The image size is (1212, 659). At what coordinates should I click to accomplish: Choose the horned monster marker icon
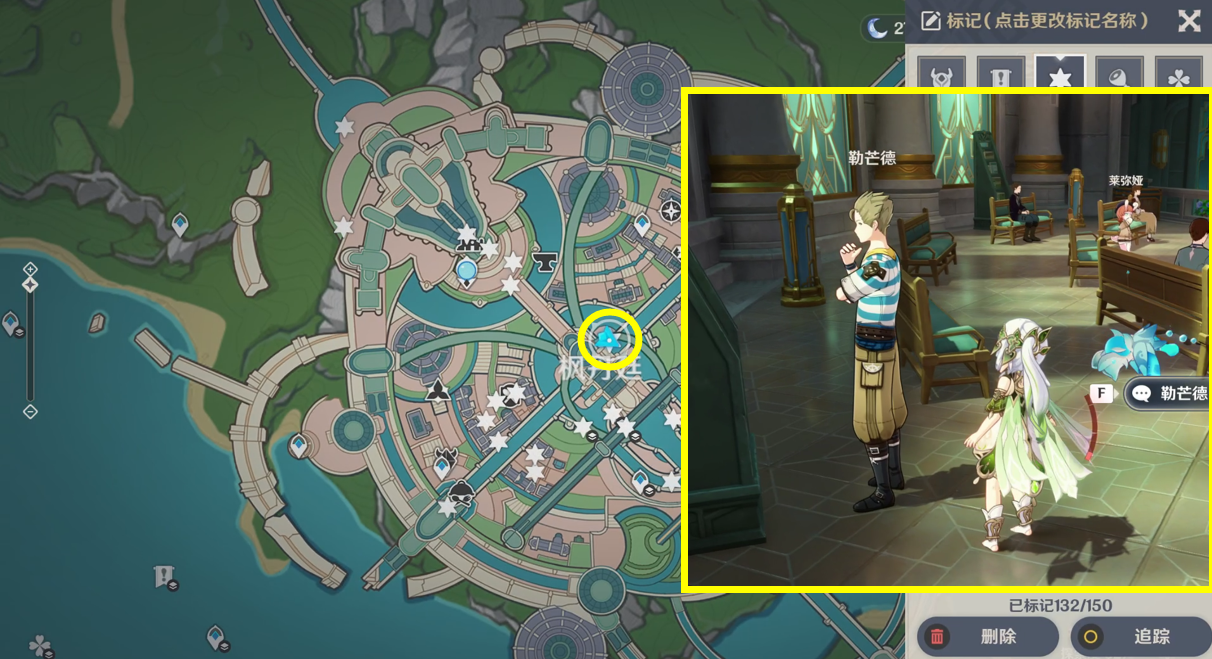coord(941,76)
